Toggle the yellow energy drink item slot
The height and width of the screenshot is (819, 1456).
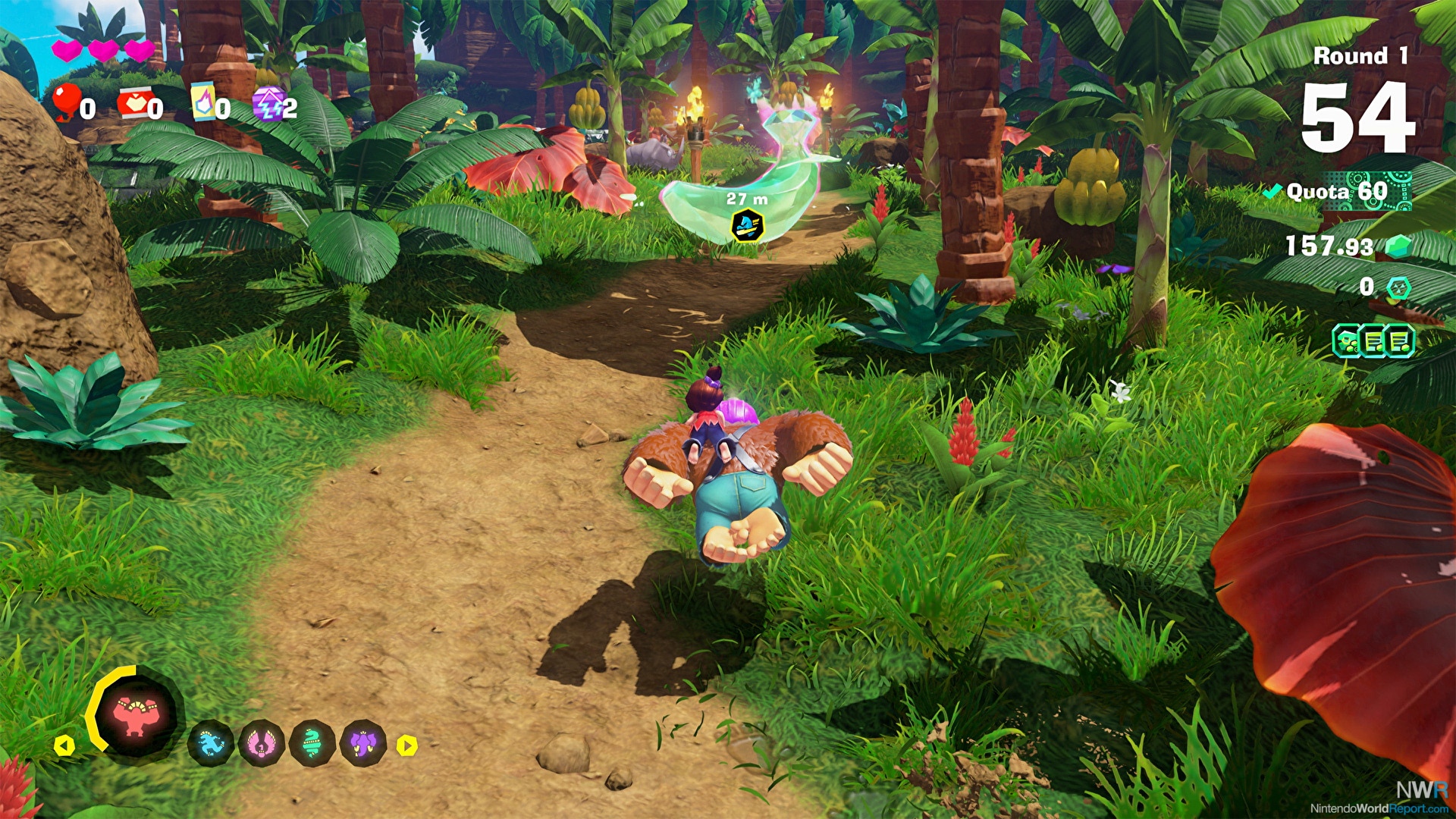(x=203, y=103)
